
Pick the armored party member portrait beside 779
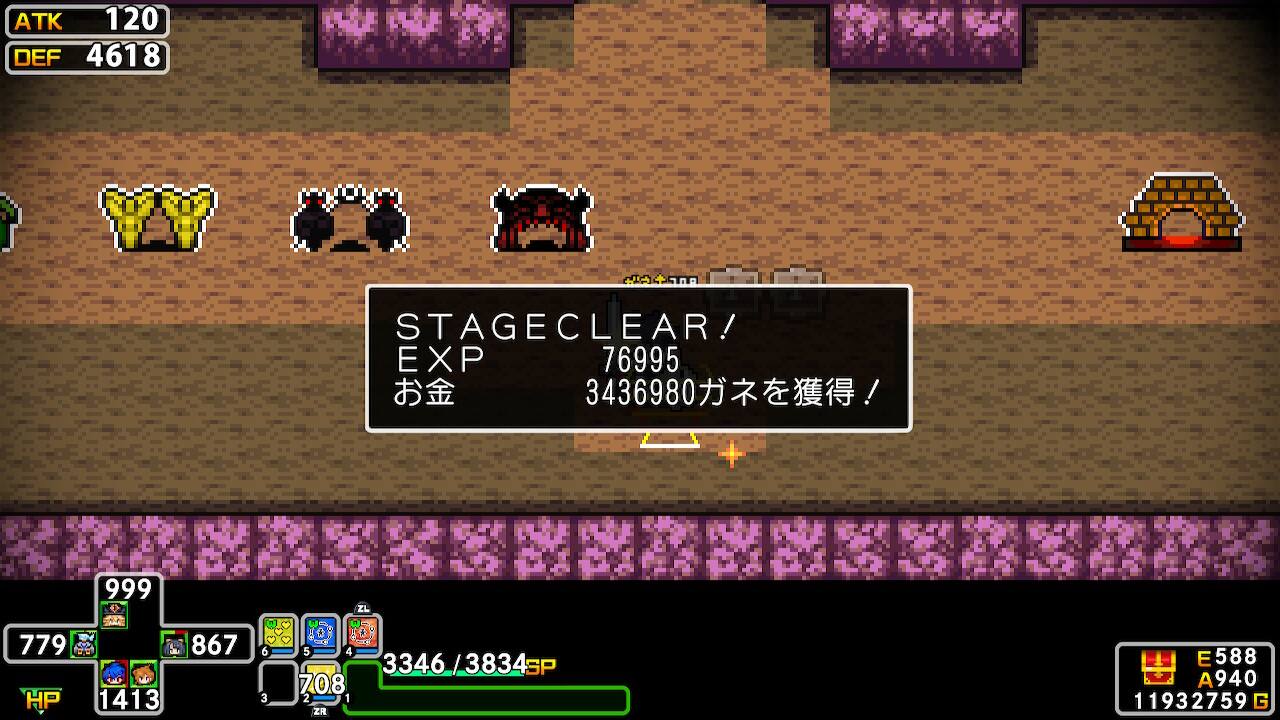(x=84, y=645)
